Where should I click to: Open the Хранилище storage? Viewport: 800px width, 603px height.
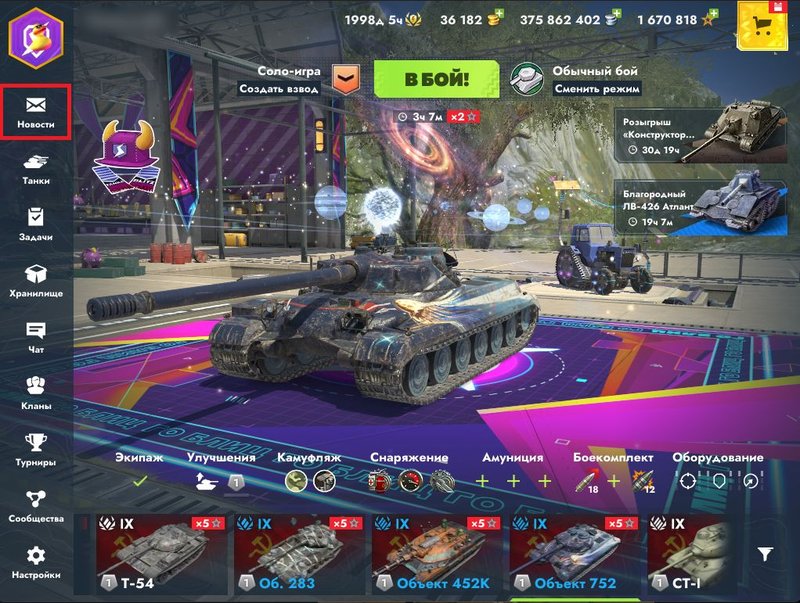[x=36, y=281]
